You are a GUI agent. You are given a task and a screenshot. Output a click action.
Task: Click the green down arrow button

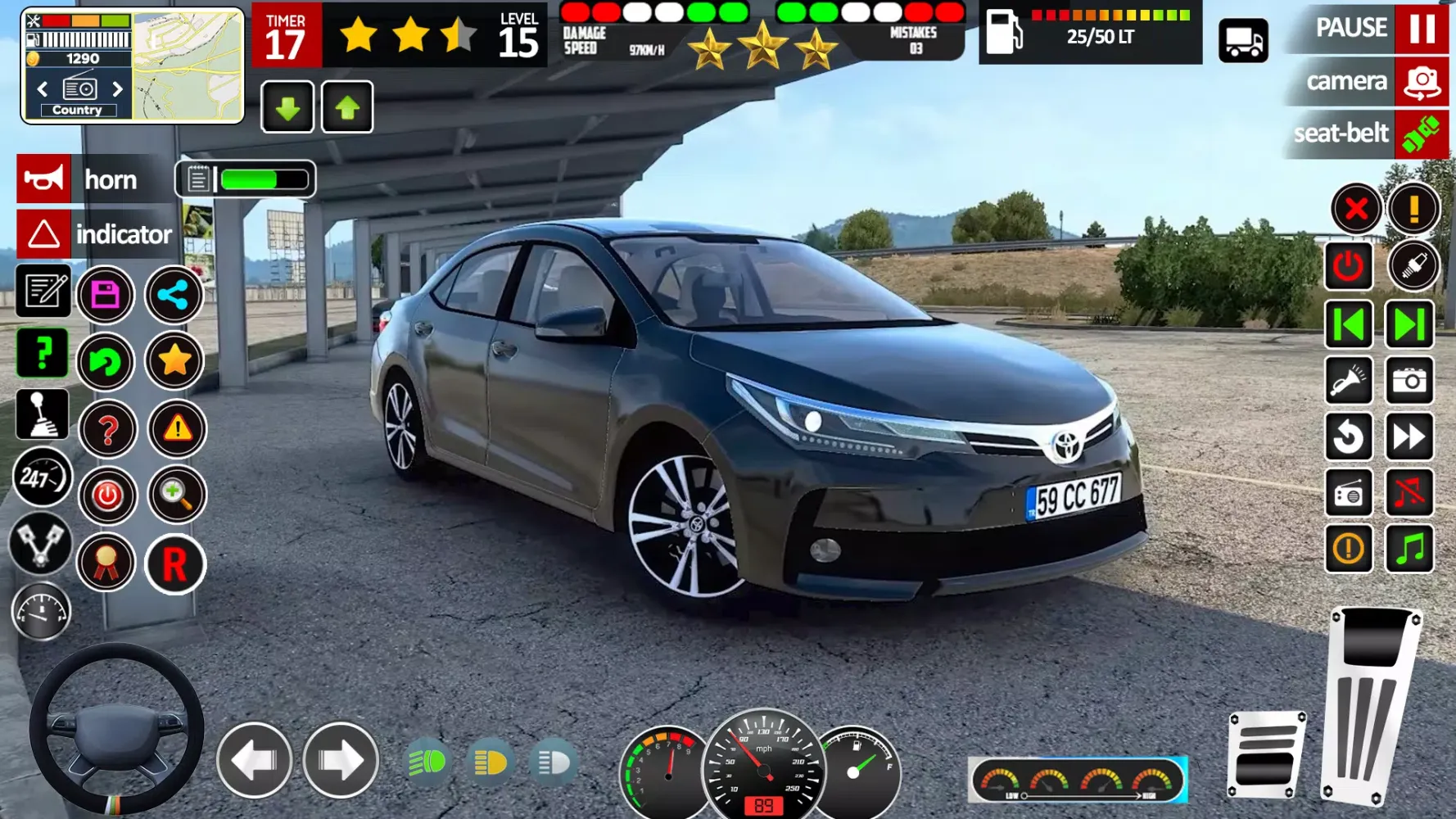(287, 107)
